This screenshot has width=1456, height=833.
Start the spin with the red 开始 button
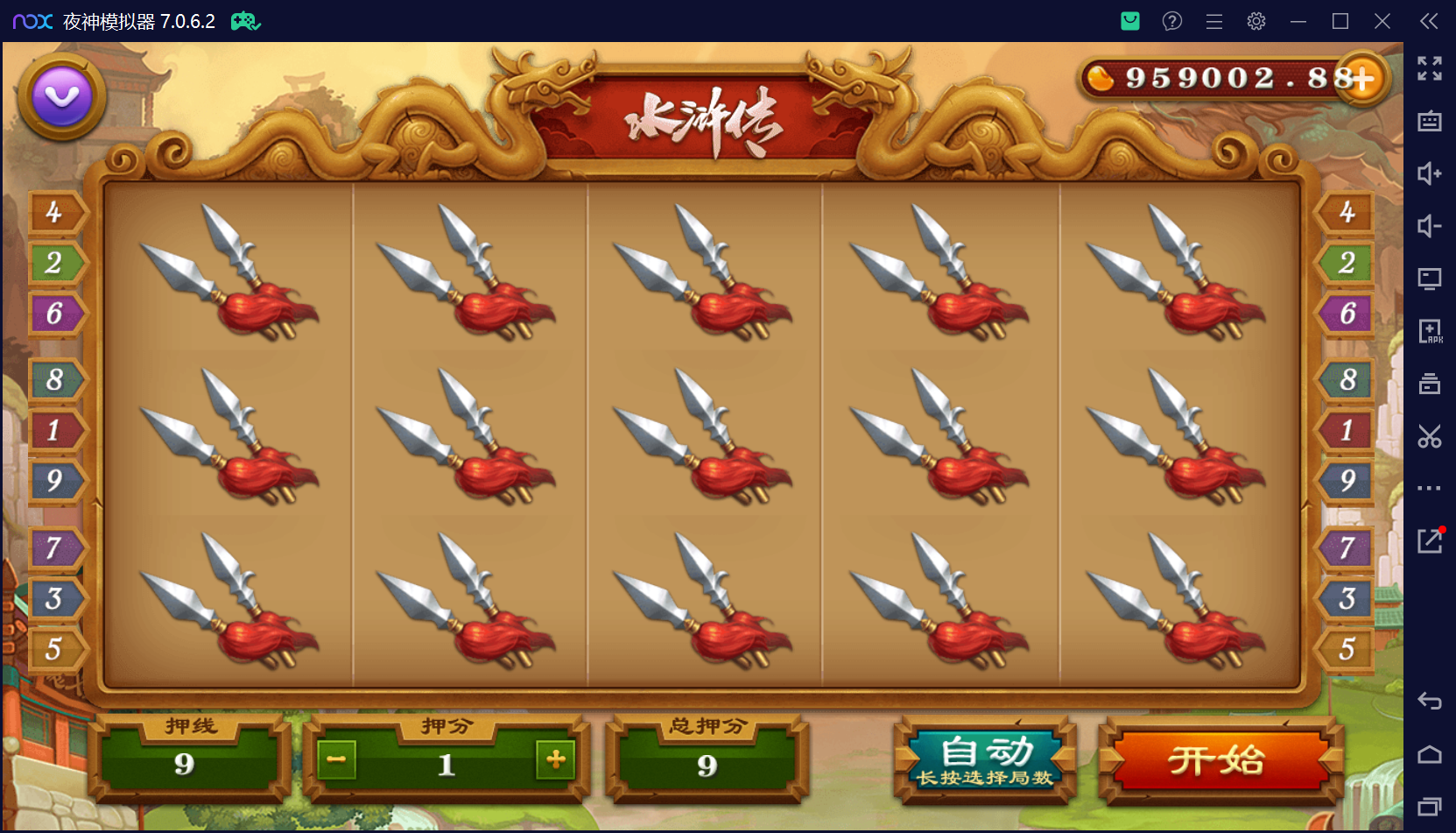click(1220, 760)
